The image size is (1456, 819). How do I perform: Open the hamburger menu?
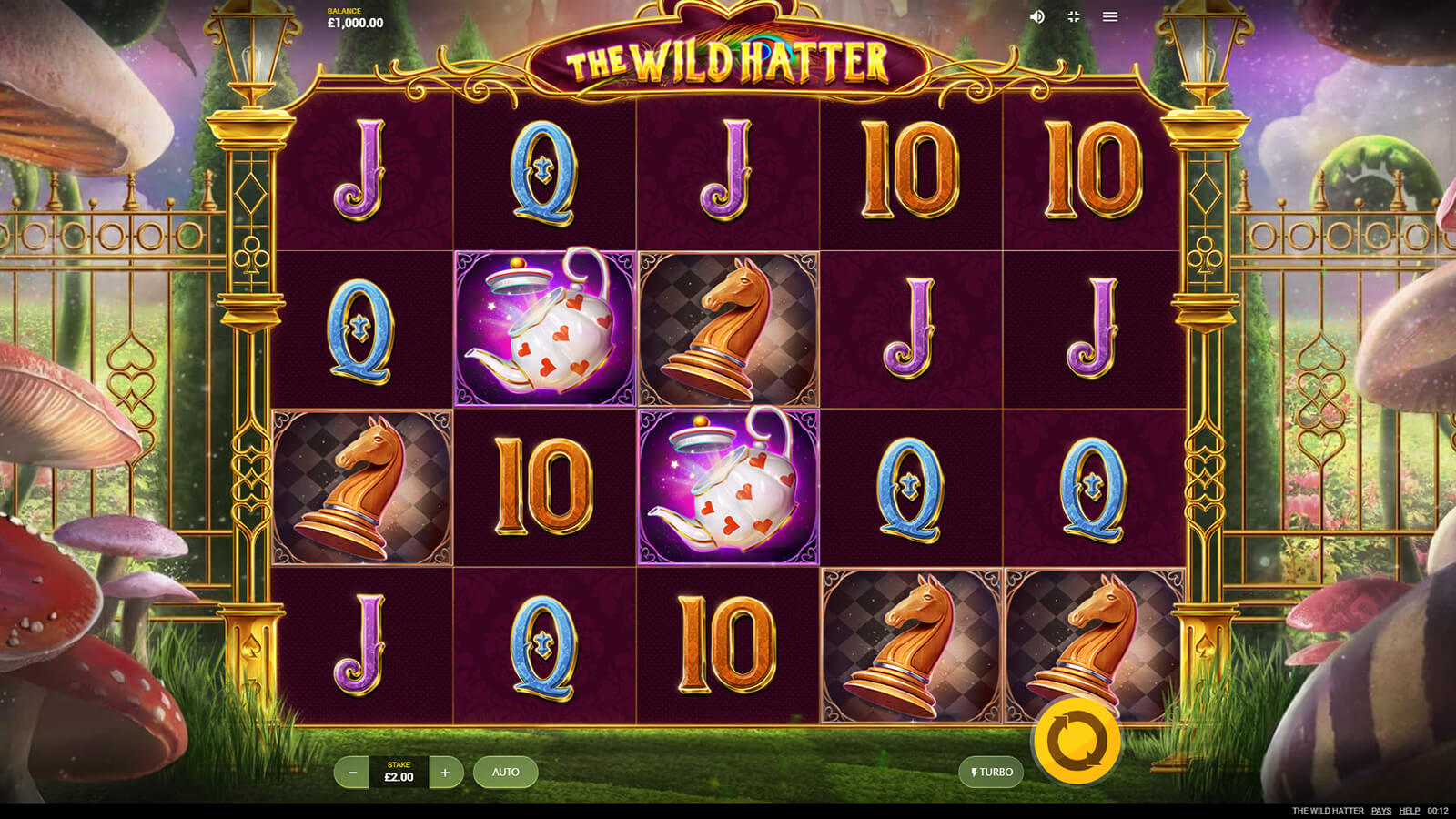pos(1110,16)
